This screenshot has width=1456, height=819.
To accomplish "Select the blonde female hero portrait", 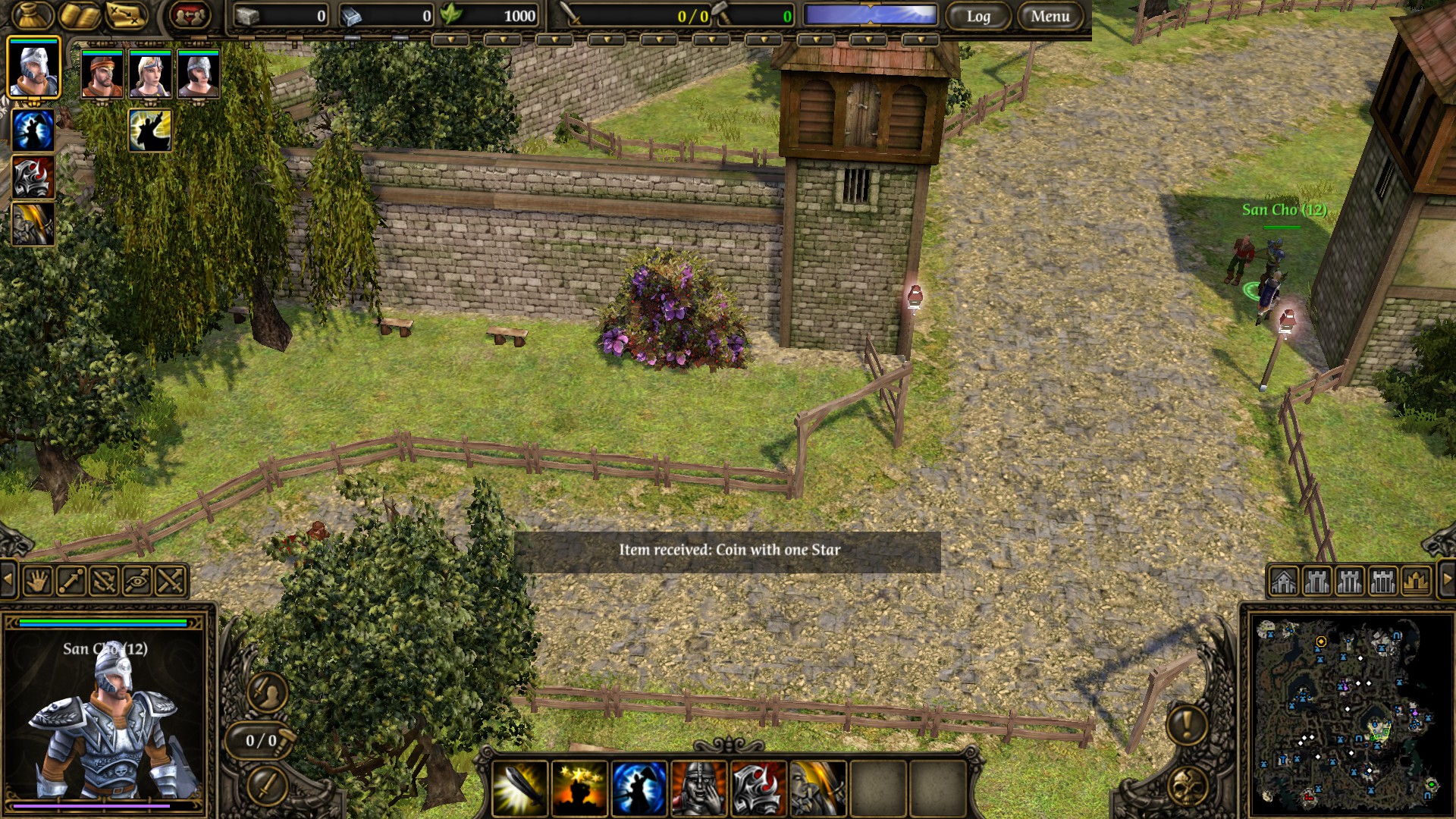I will tap(150, 74).
